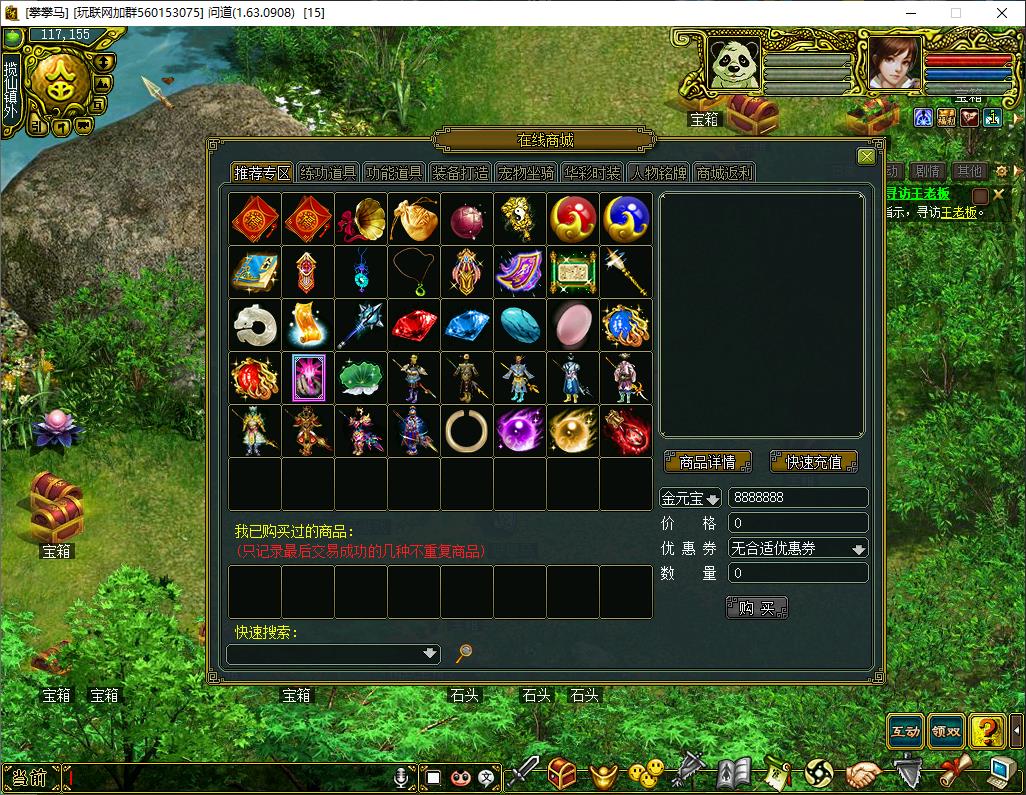Open the 人物铭牌 tab
Viewport: 1026px width, 795px height.
(x=658, y=173)
